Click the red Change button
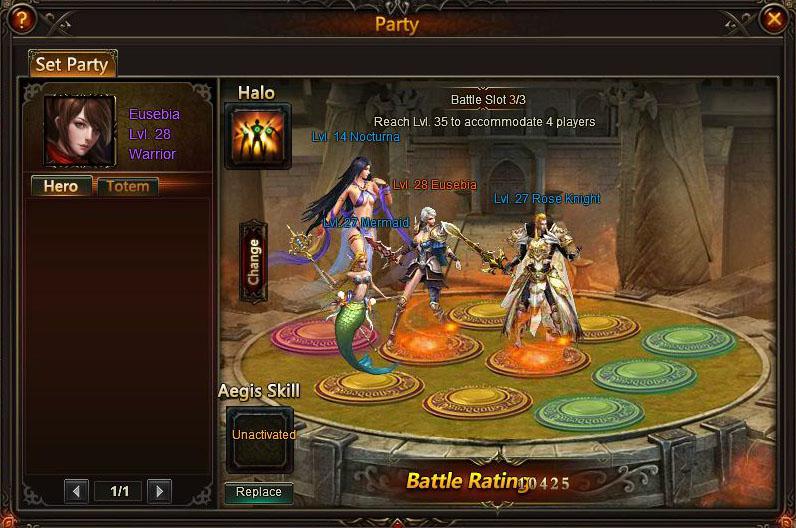The width and height of the screenshot is (796, 528). 253,262
